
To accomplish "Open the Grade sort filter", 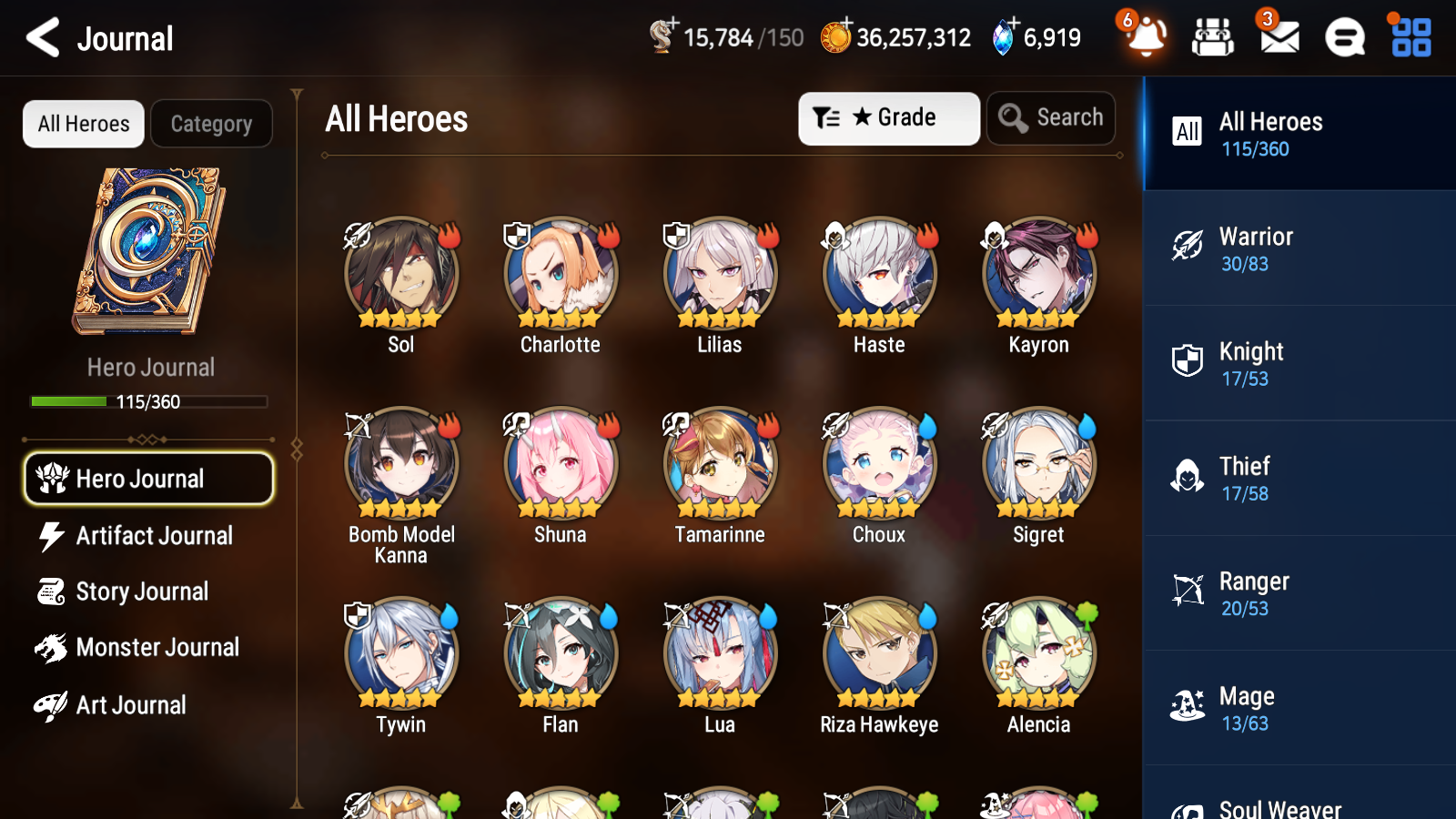I will (888, 117).
